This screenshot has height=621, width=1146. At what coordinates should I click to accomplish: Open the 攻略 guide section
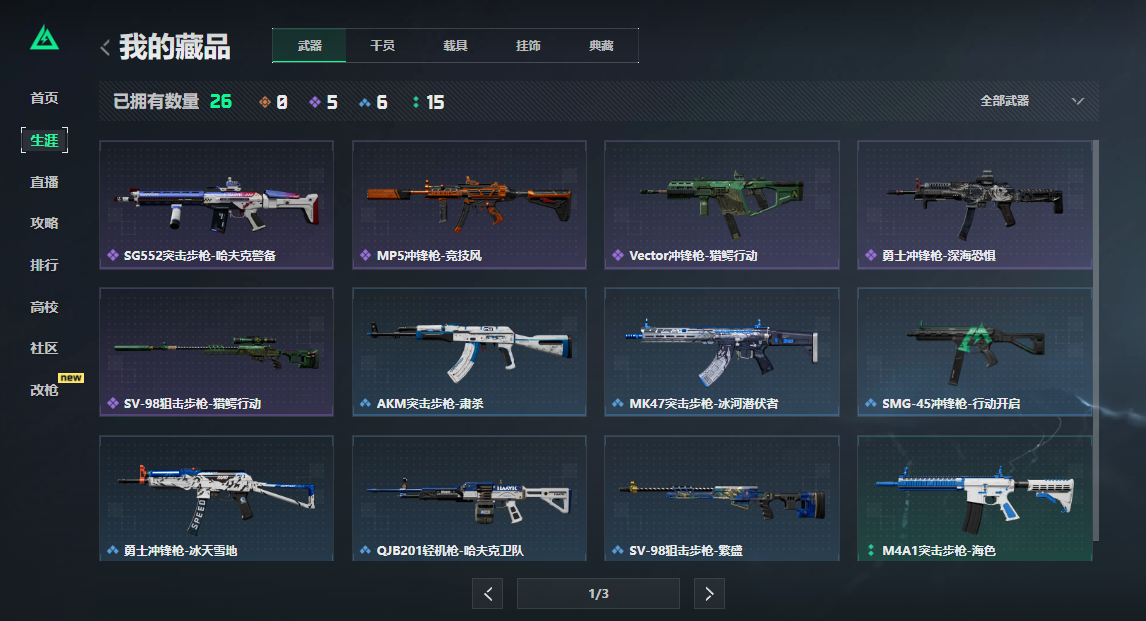[x=44, y=223]
